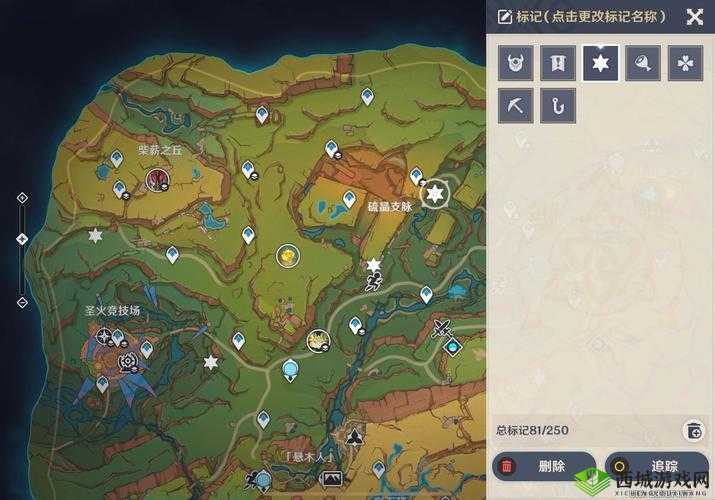Click the red boss icon near 柴薪之丘
Viewport: 715px width, 500px height.
pos(157,180)
